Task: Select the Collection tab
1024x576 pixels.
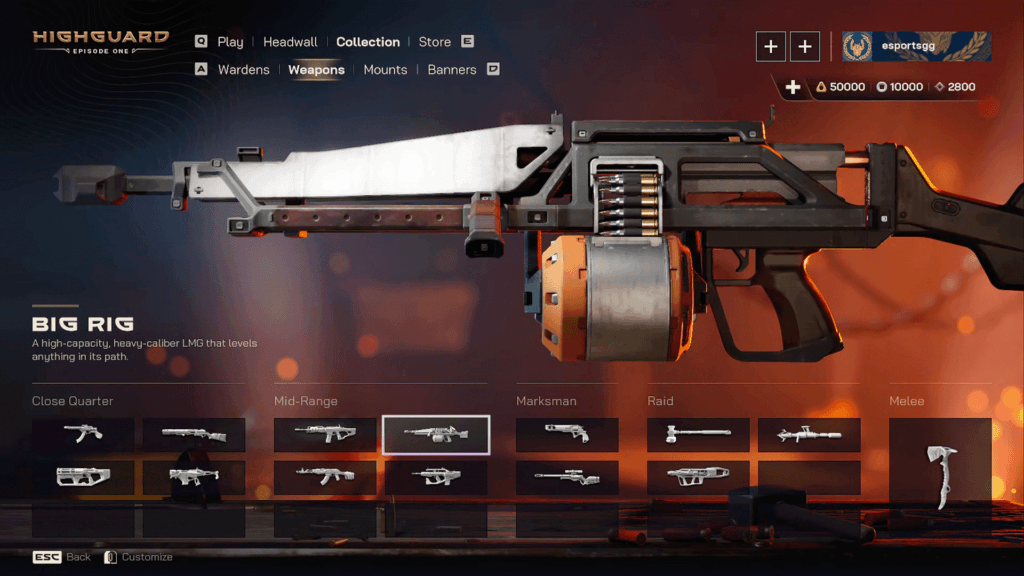Action: point(368,42)
